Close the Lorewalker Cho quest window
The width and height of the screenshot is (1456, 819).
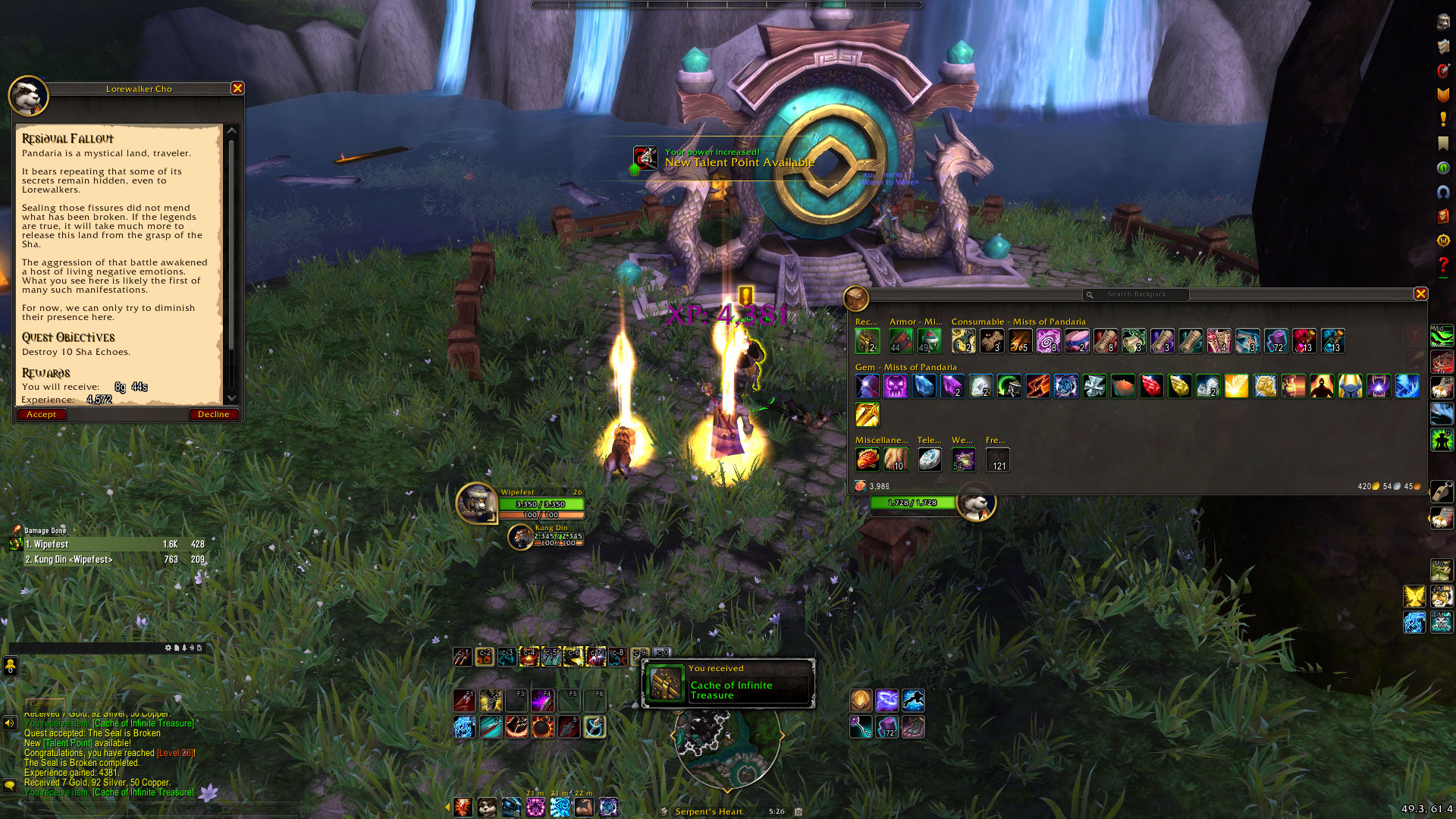point(237,89)
